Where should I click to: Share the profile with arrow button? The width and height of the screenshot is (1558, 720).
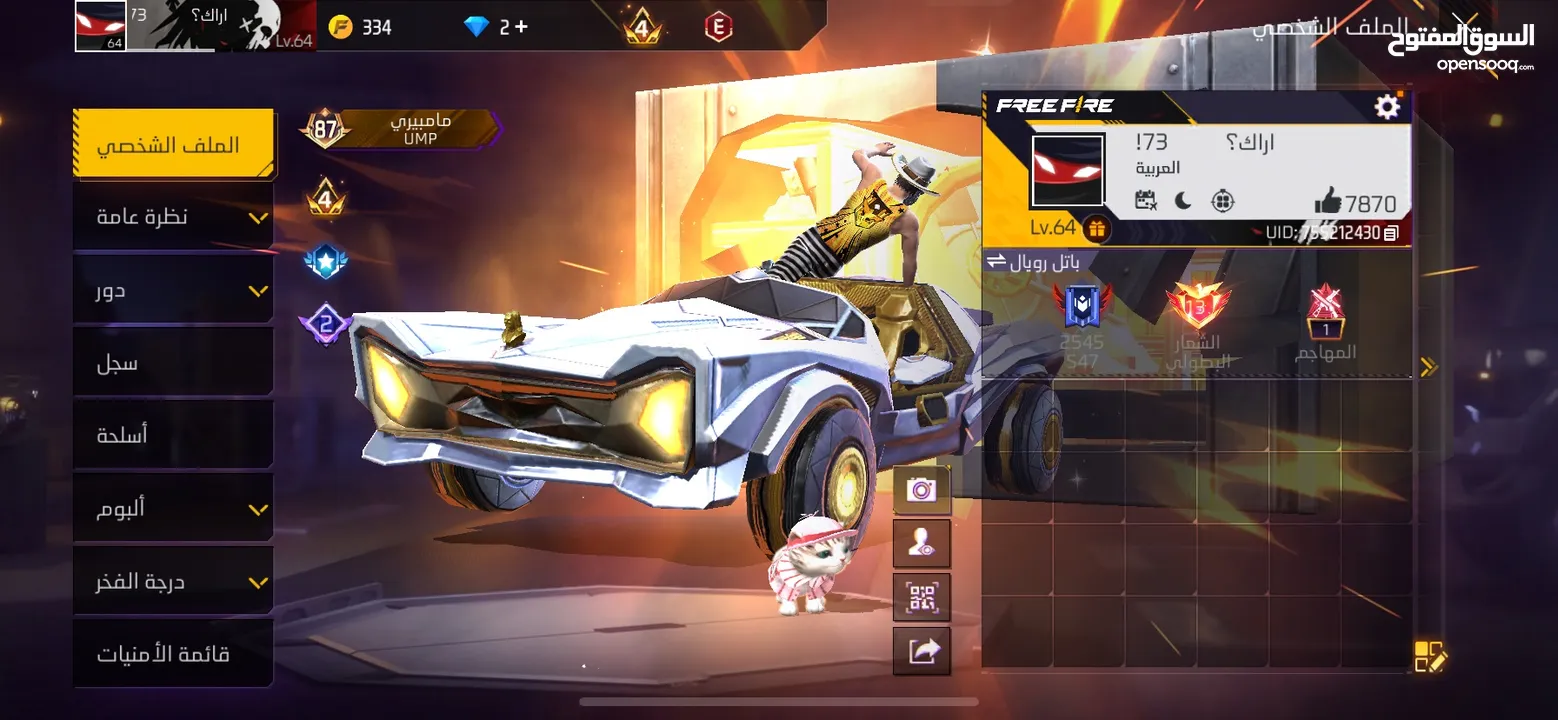point(921,652)
